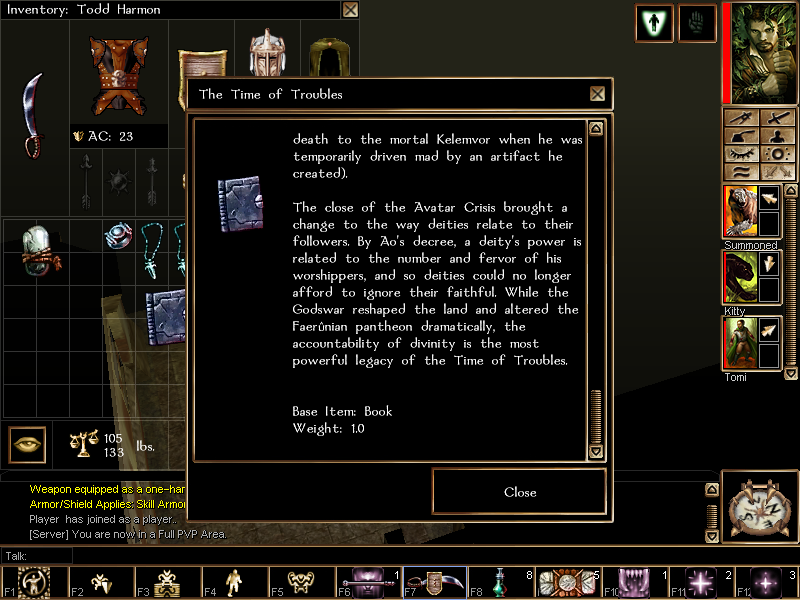
Task: Click the Close button on the book dialog
Action: (x=519, y=492)
